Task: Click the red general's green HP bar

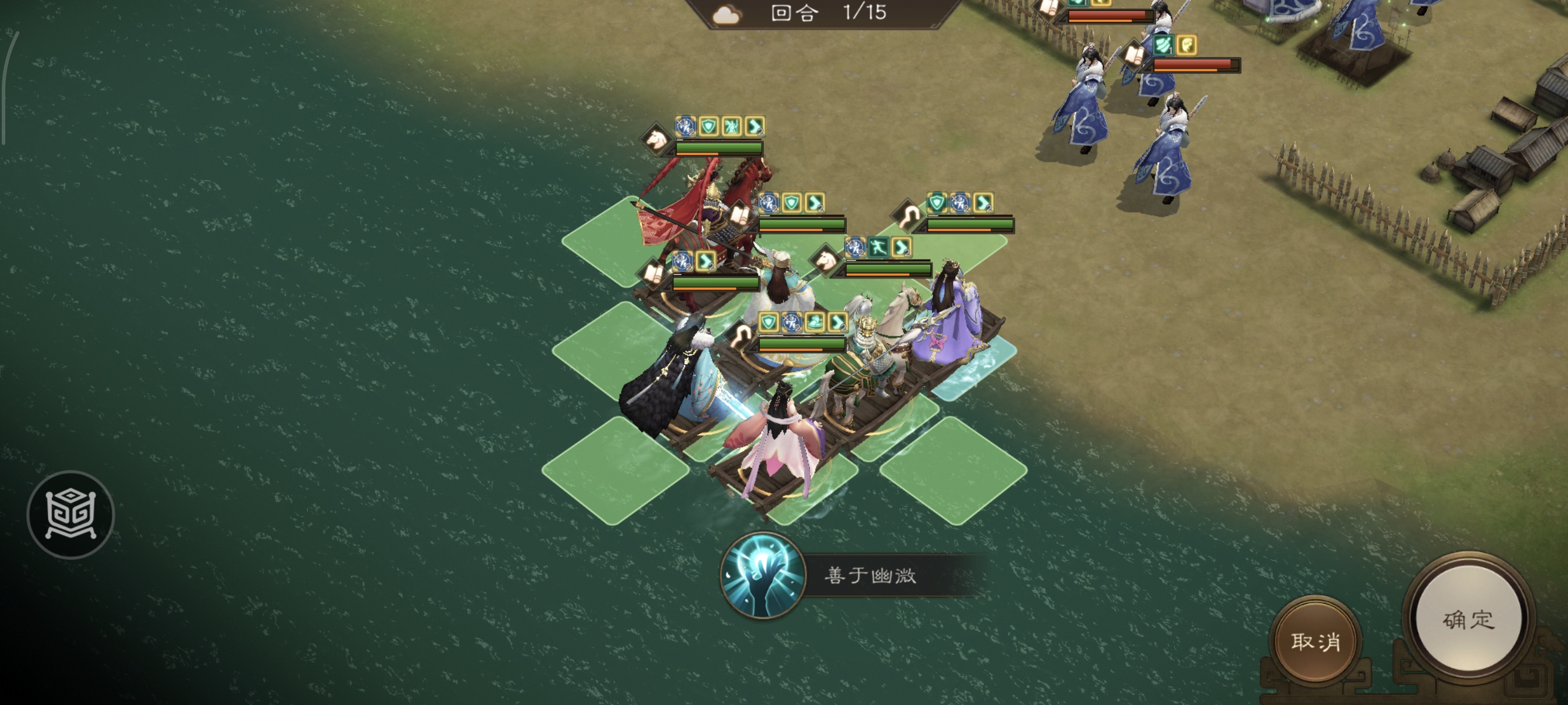Action: pos(718,148)
